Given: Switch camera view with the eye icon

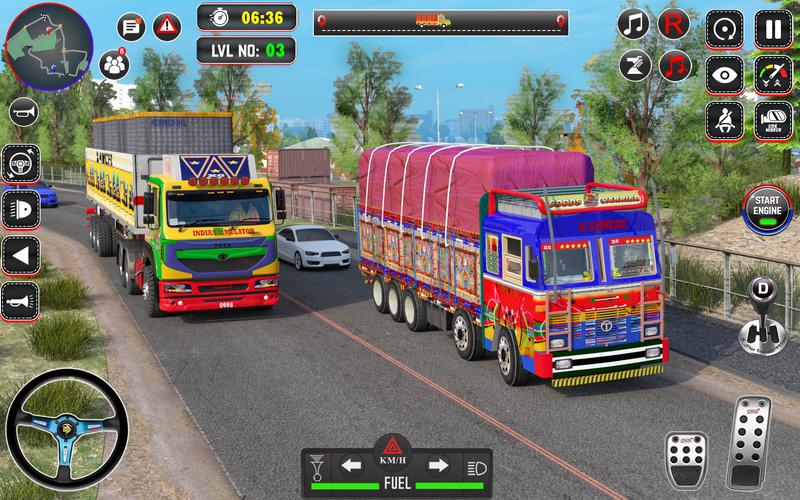Looking at the screenshot, I should [723, 73].
